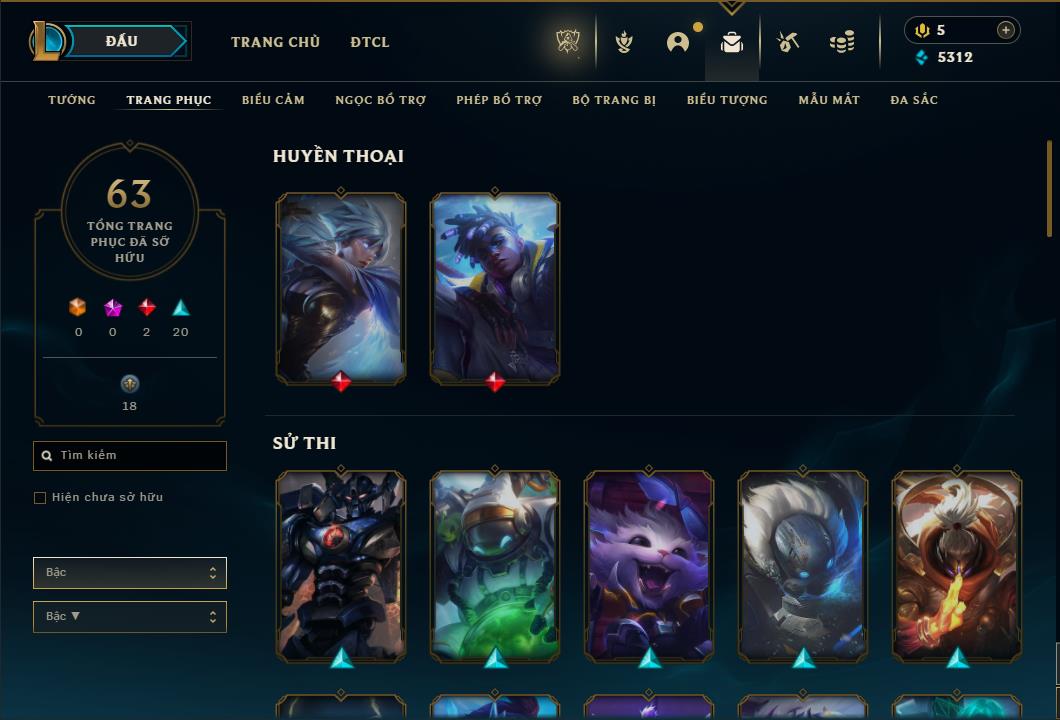The height and width of the screenshot is (720, 1060).
Task: Open the ĐTCL section
Action: point(370,42)
